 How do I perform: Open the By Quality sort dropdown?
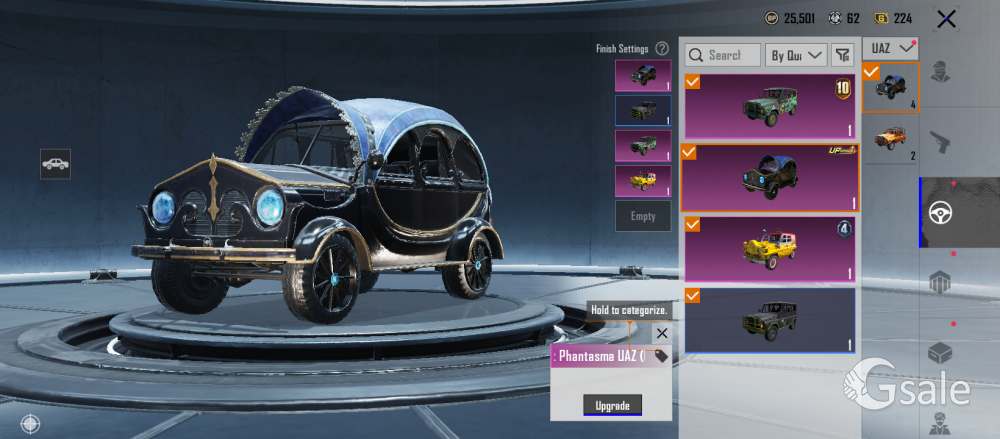[796, 55]
